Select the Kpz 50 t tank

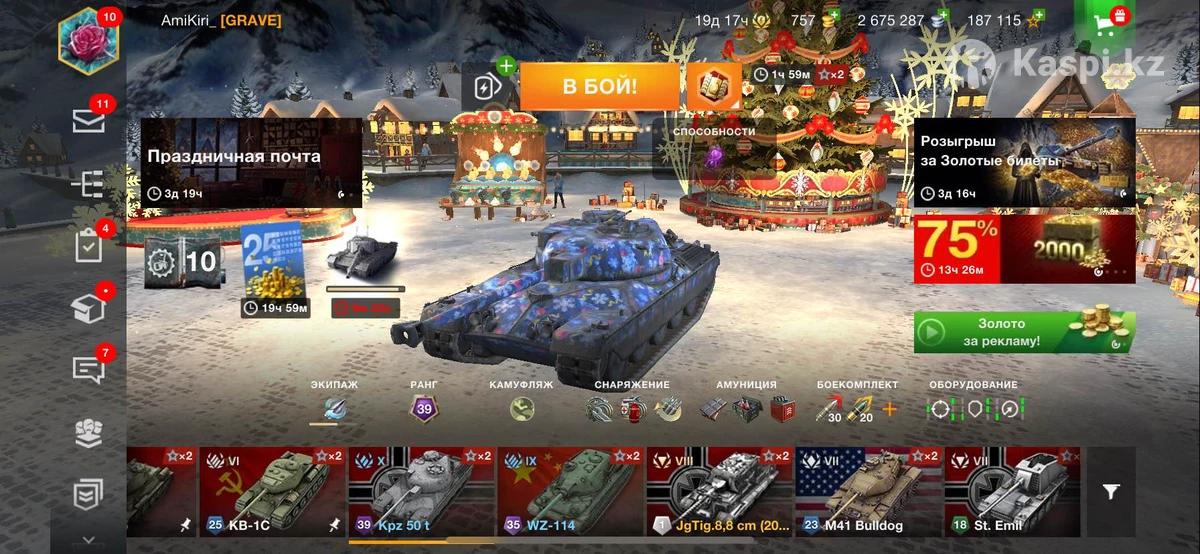point(421,492)
